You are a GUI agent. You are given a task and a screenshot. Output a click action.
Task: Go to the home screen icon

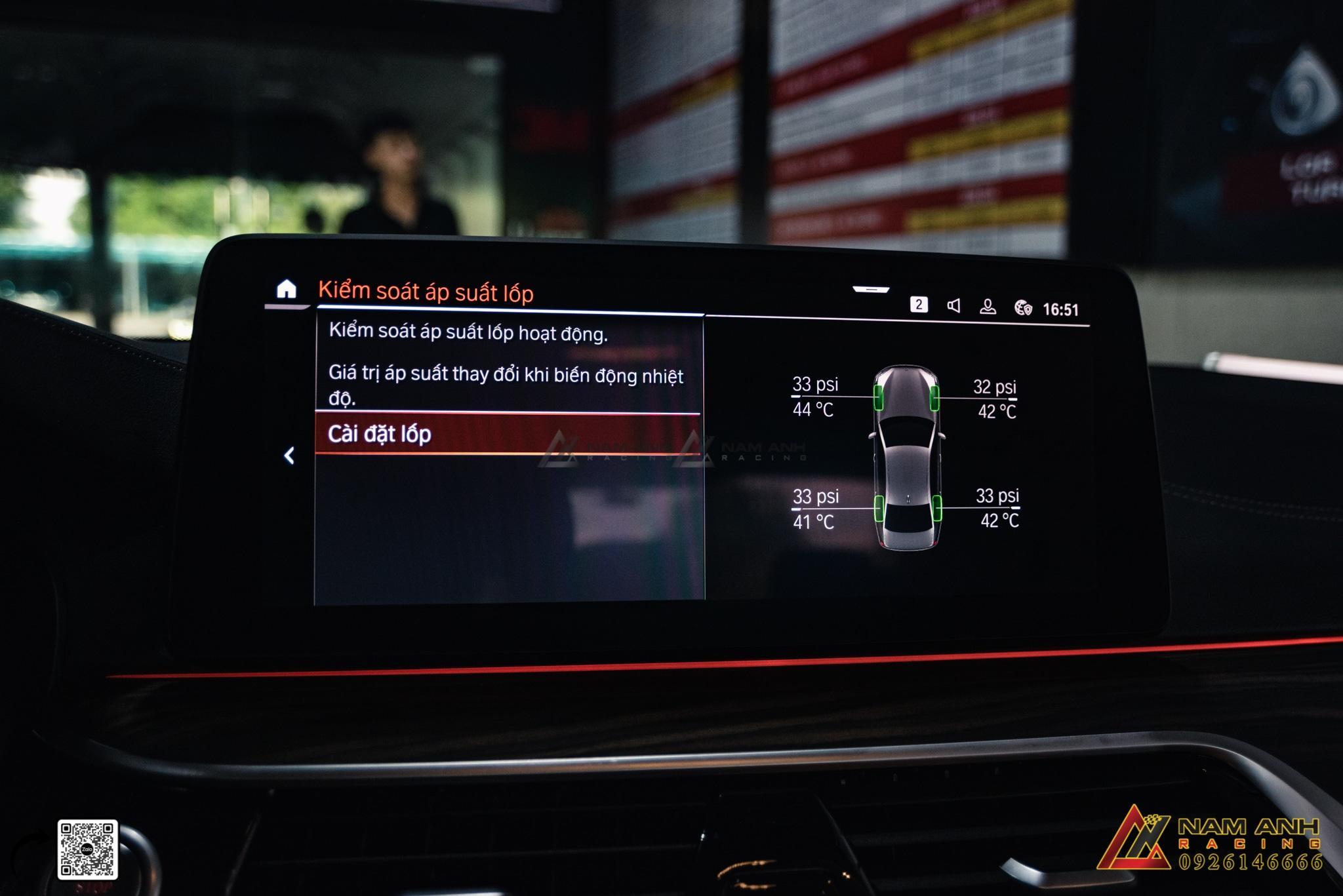[287, 289]
